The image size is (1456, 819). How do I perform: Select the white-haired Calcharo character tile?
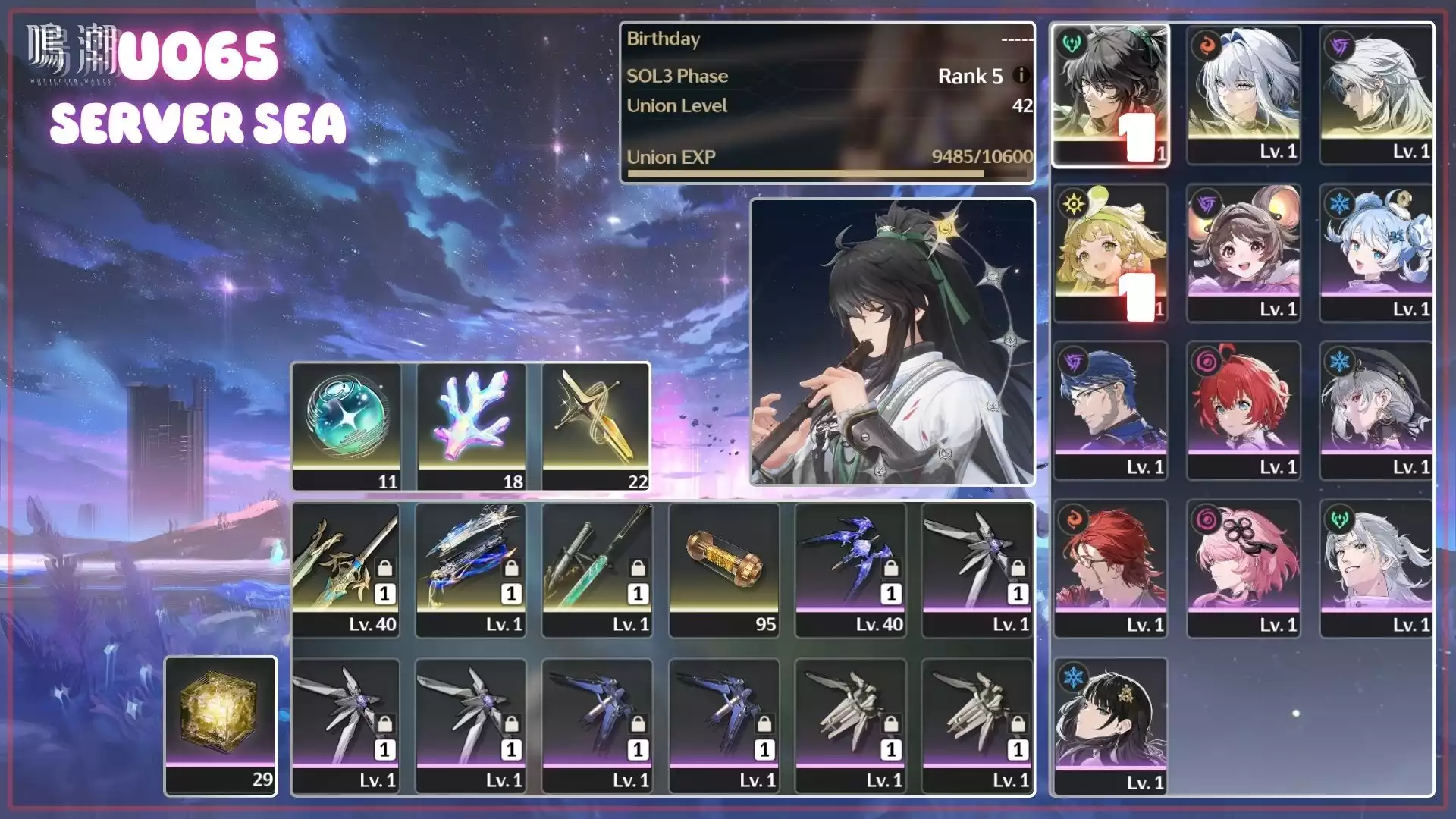pyautogui.click(x=1376, y=95)
